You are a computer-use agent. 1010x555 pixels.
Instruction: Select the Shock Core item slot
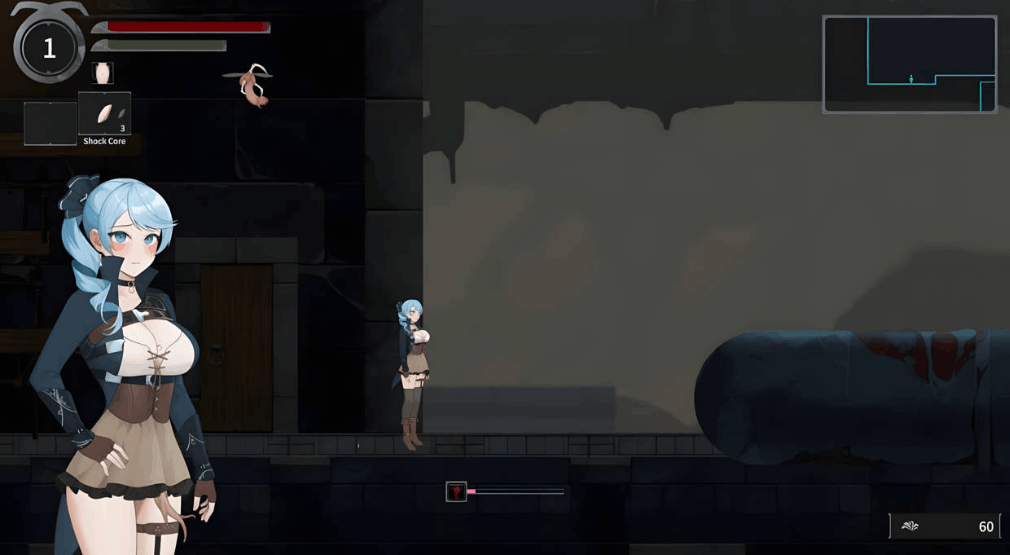(104, 113)
